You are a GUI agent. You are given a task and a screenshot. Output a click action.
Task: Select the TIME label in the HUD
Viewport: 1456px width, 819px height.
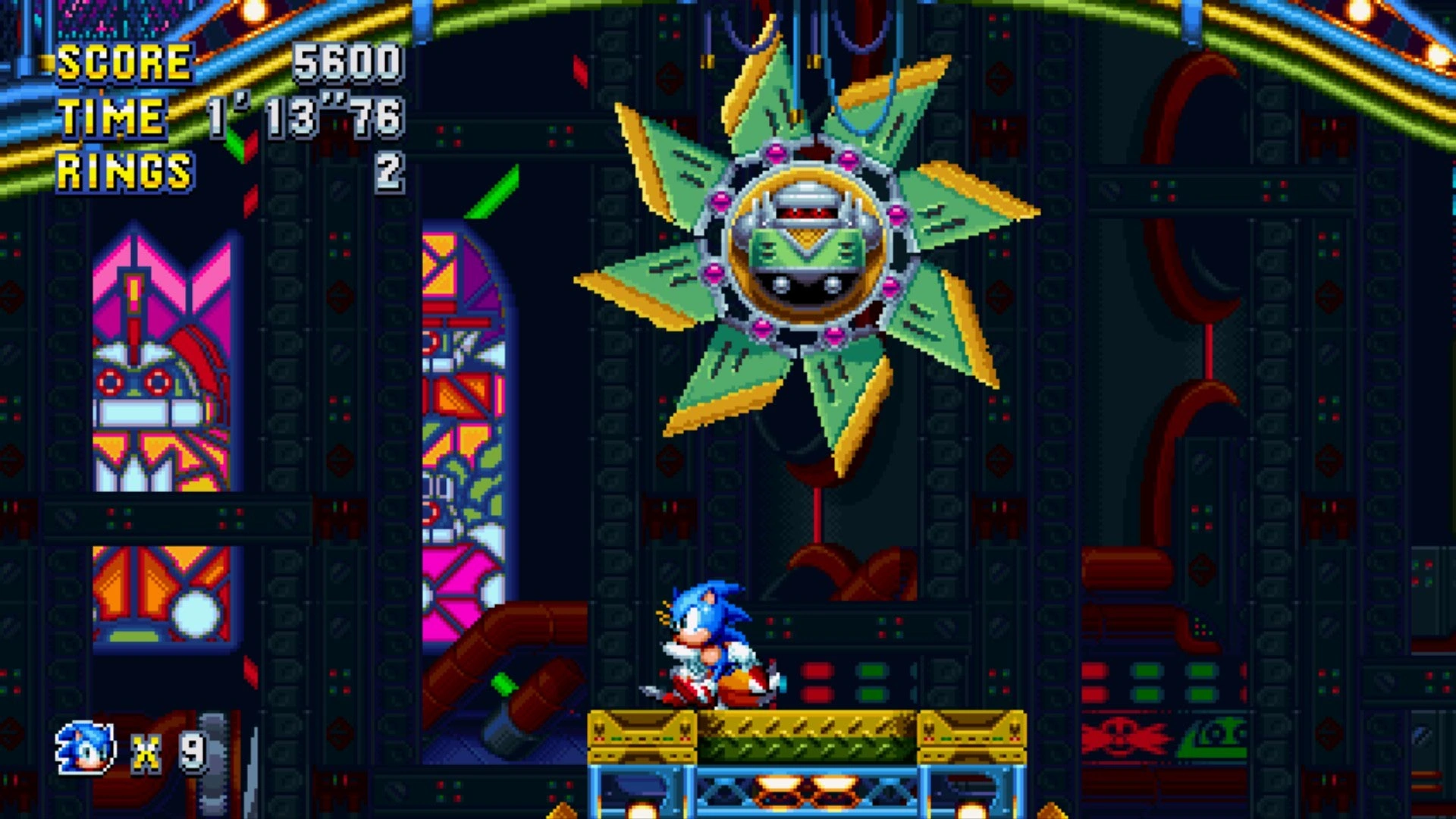click(x=114, y=115)
